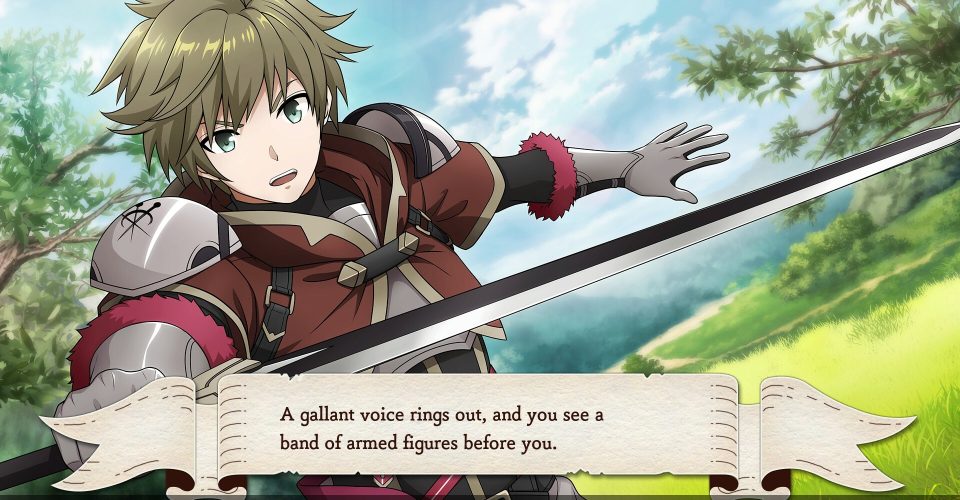Click the parchment dialogue box to continue

(x=480, y=428)
